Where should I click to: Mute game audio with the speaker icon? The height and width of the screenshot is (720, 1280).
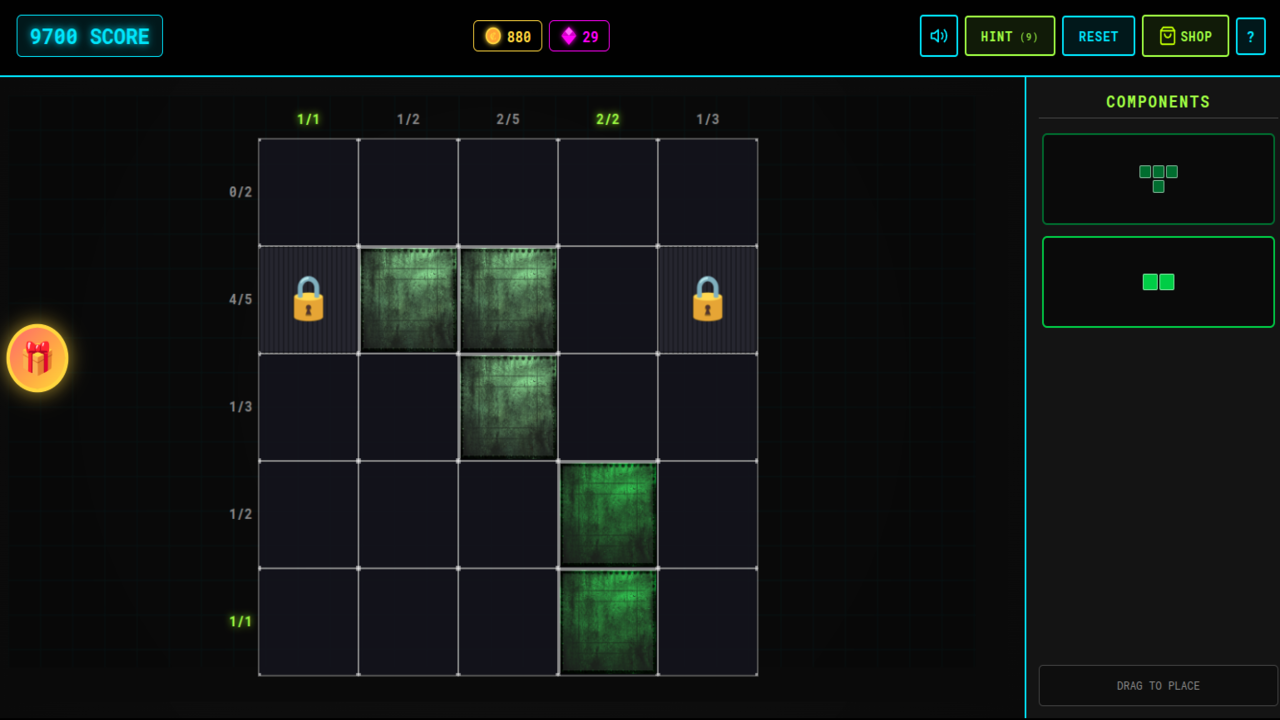tap(938, 35)
